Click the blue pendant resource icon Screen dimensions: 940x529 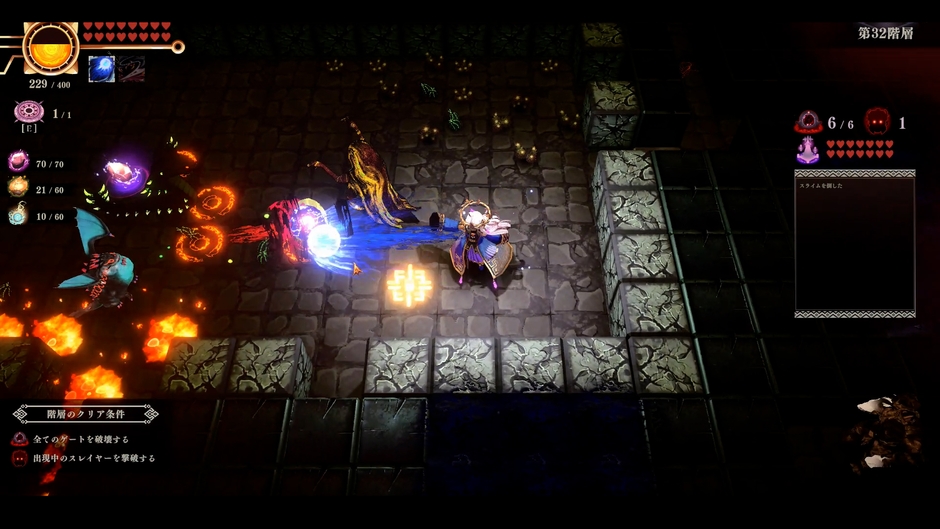pyautogui.click(x=18, y=214)
